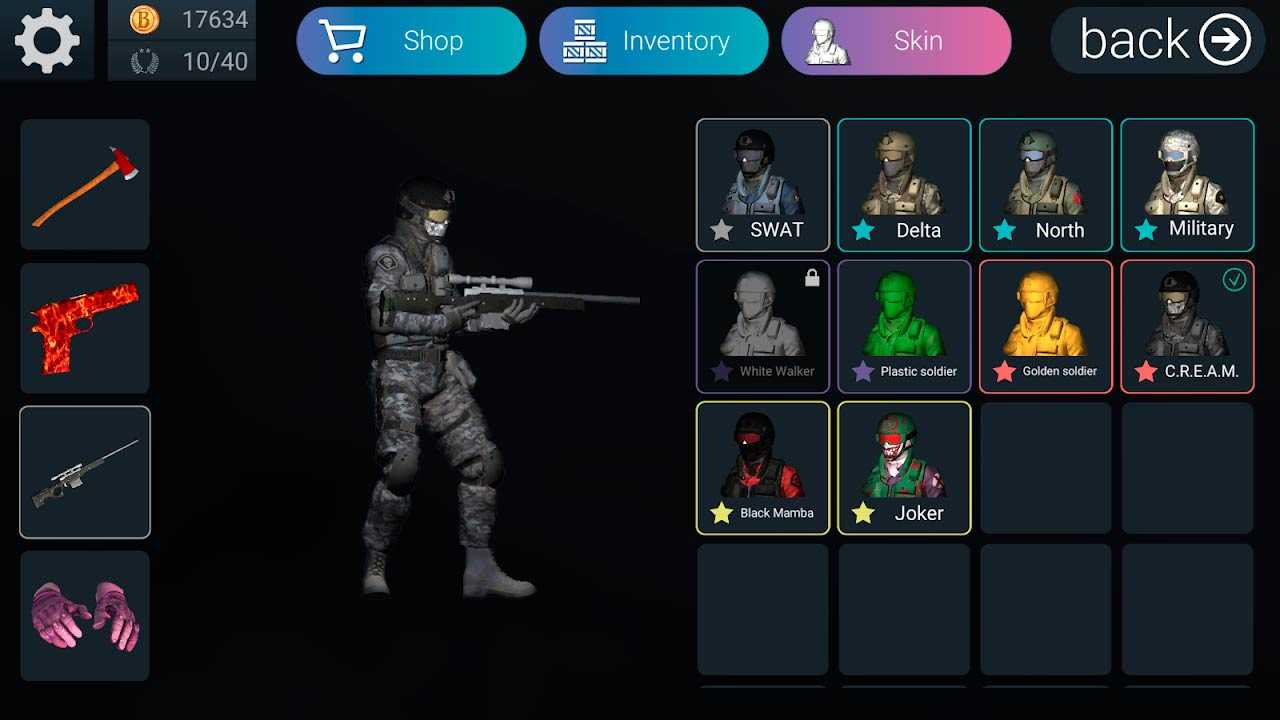1280x720 pixels.
Task: Switch to the Inventory tab
Action: coord(653,41)
